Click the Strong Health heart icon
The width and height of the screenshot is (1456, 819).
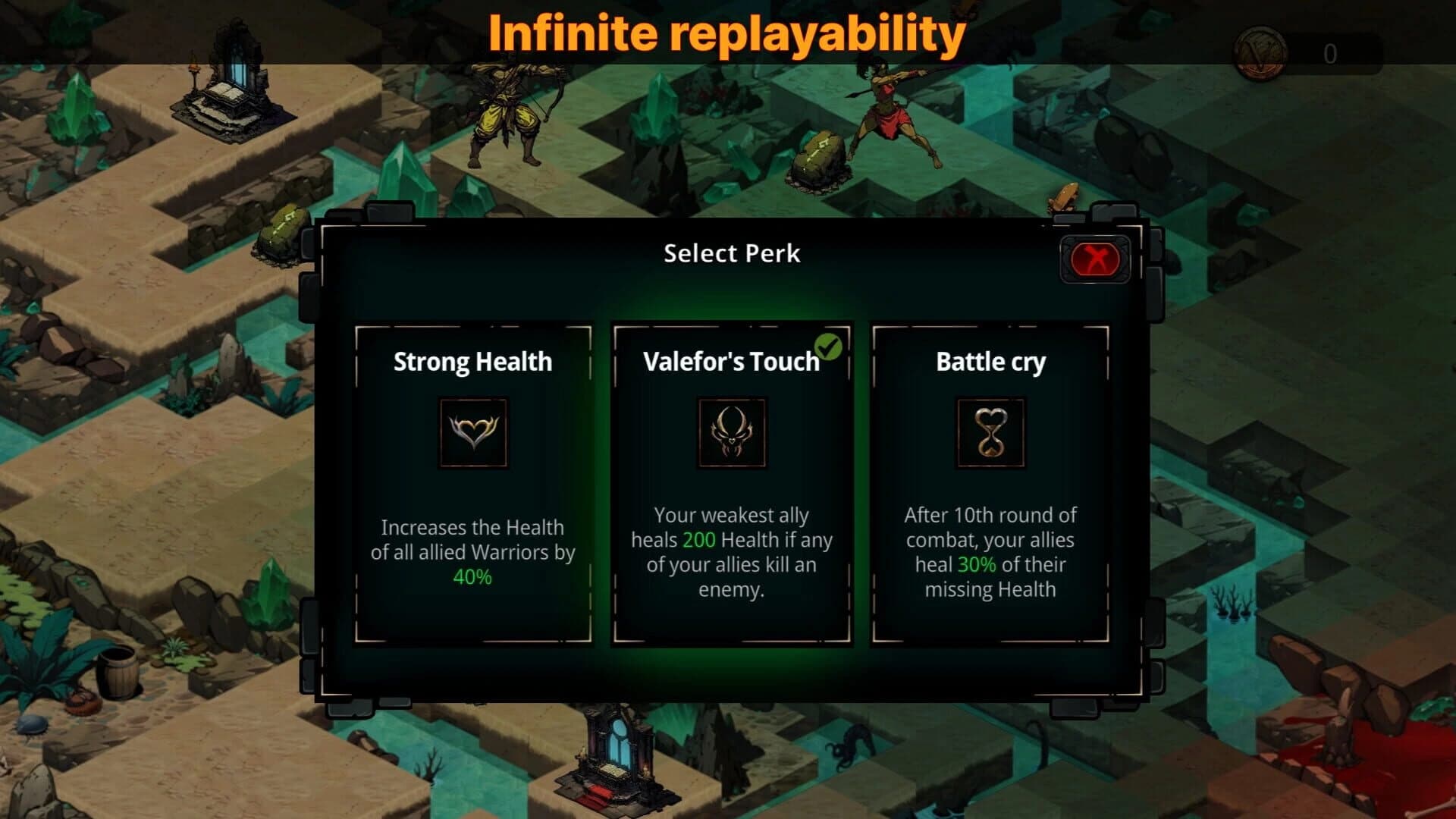pyautogui.click(x=472, y=434)
